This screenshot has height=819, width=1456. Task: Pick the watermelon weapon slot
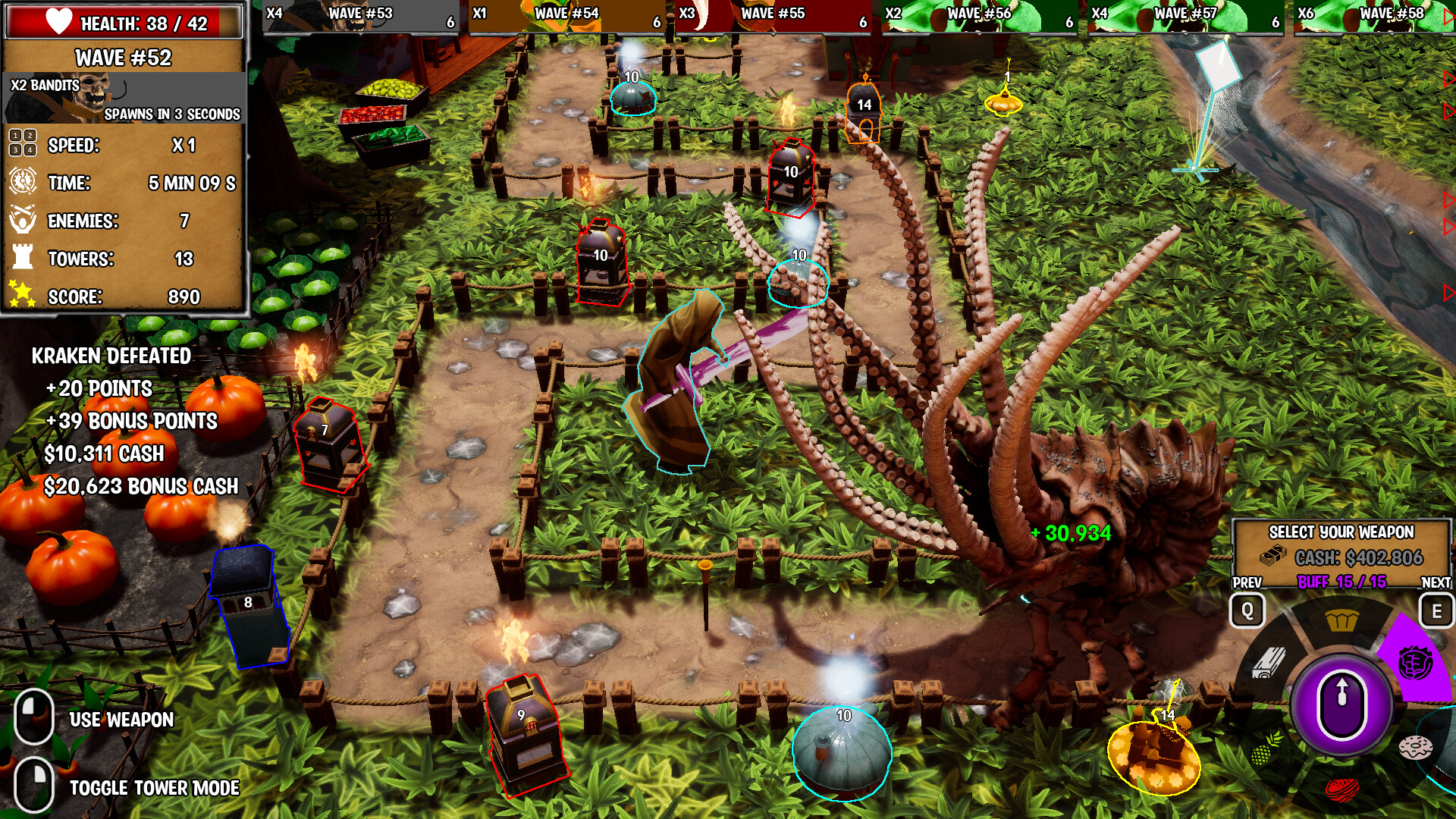(1342, 789)
